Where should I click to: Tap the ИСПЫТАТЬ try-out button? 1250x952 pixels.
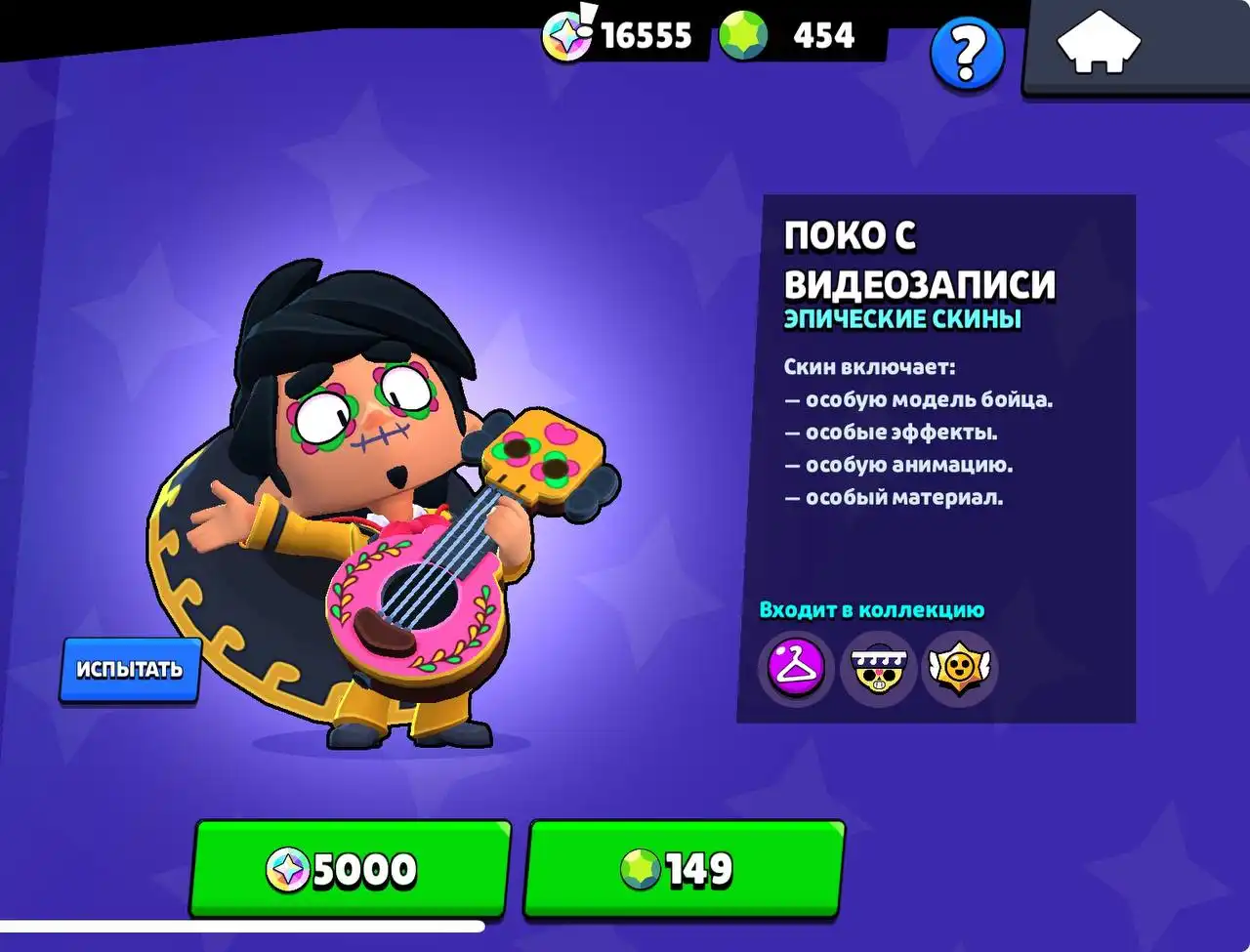point(130,670)
